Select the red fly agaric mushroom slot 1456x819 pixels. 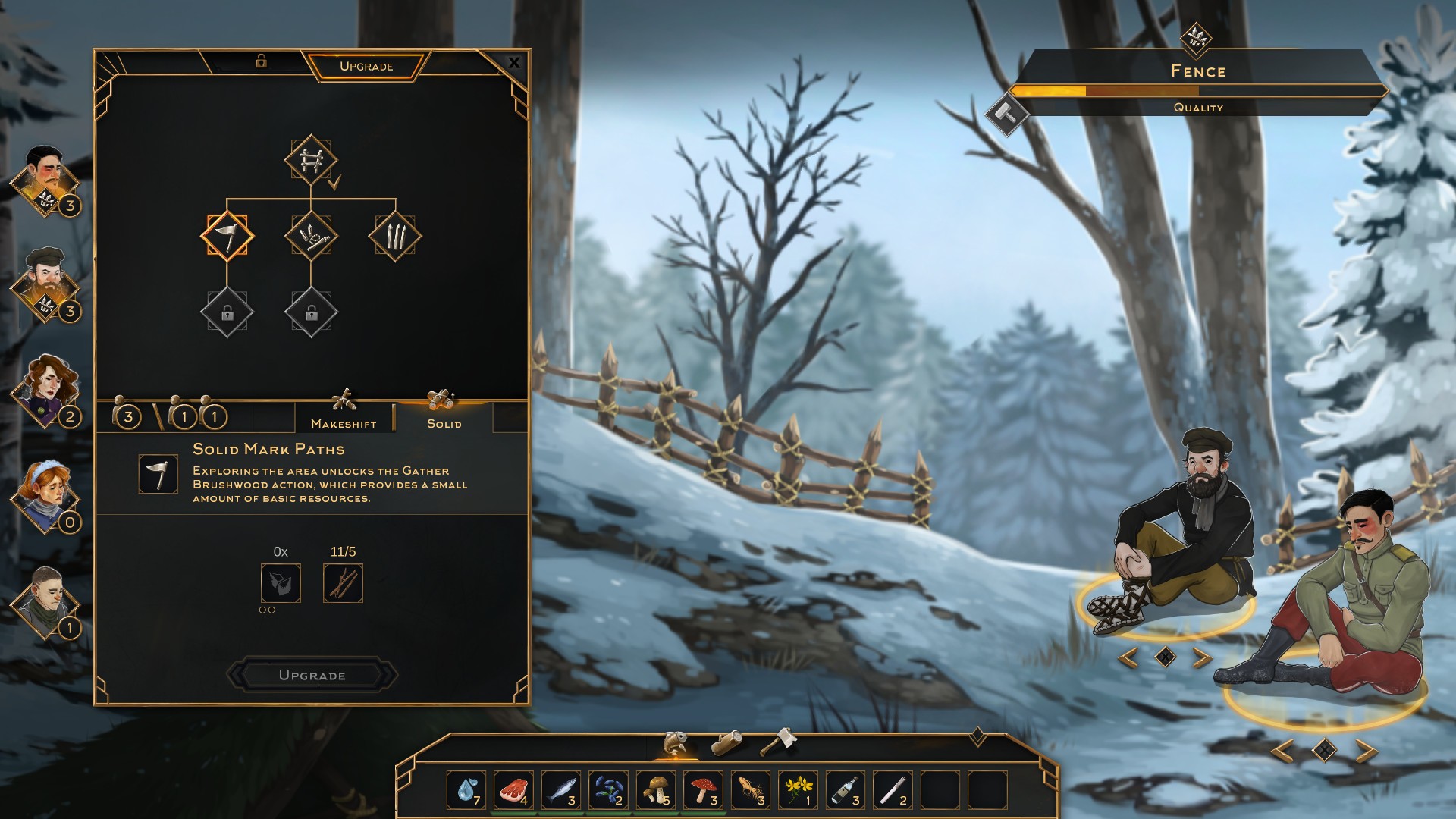pos(703,790)
